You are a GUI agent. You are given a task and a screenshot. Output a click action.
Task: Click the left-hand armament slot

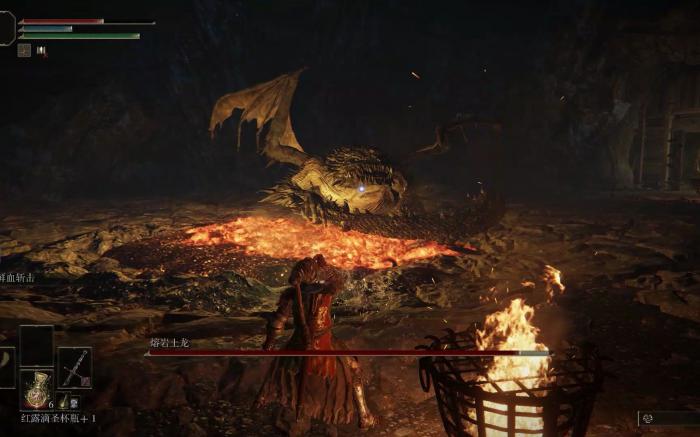(6, 367)
